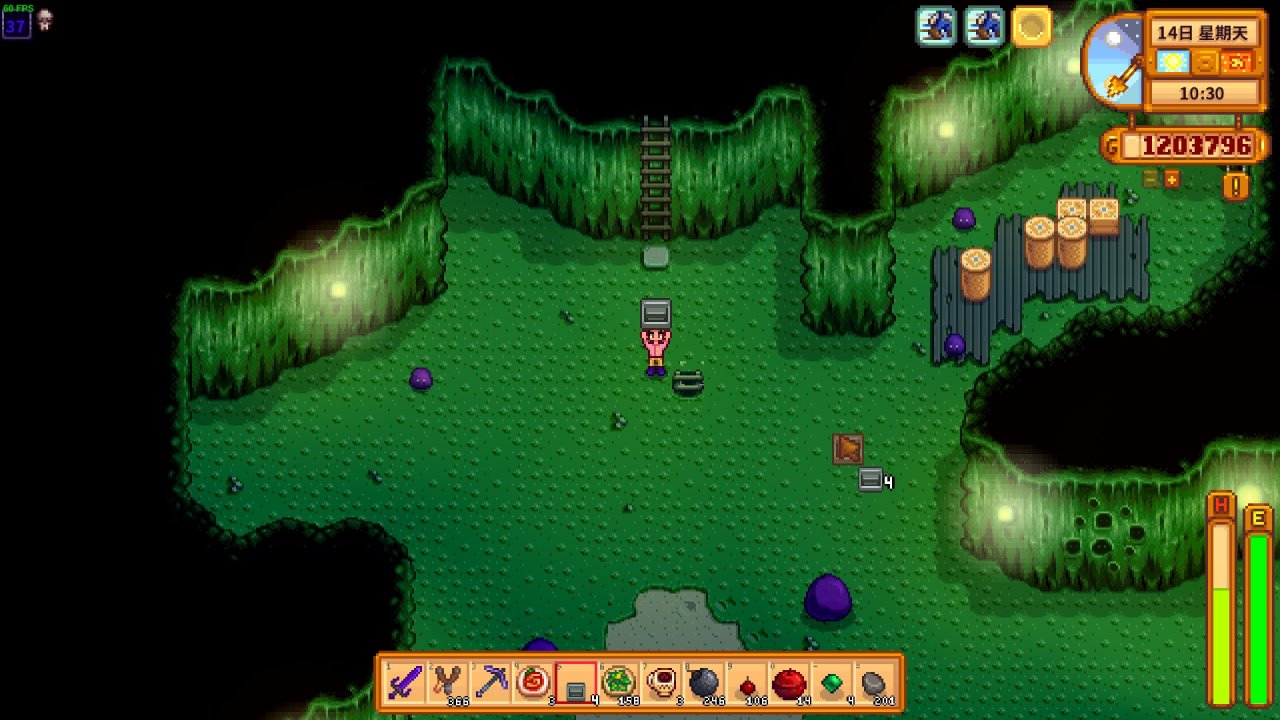Select the small cherry bomb slot
This screenshot has width=1280, height=720.
pos(747,683)
